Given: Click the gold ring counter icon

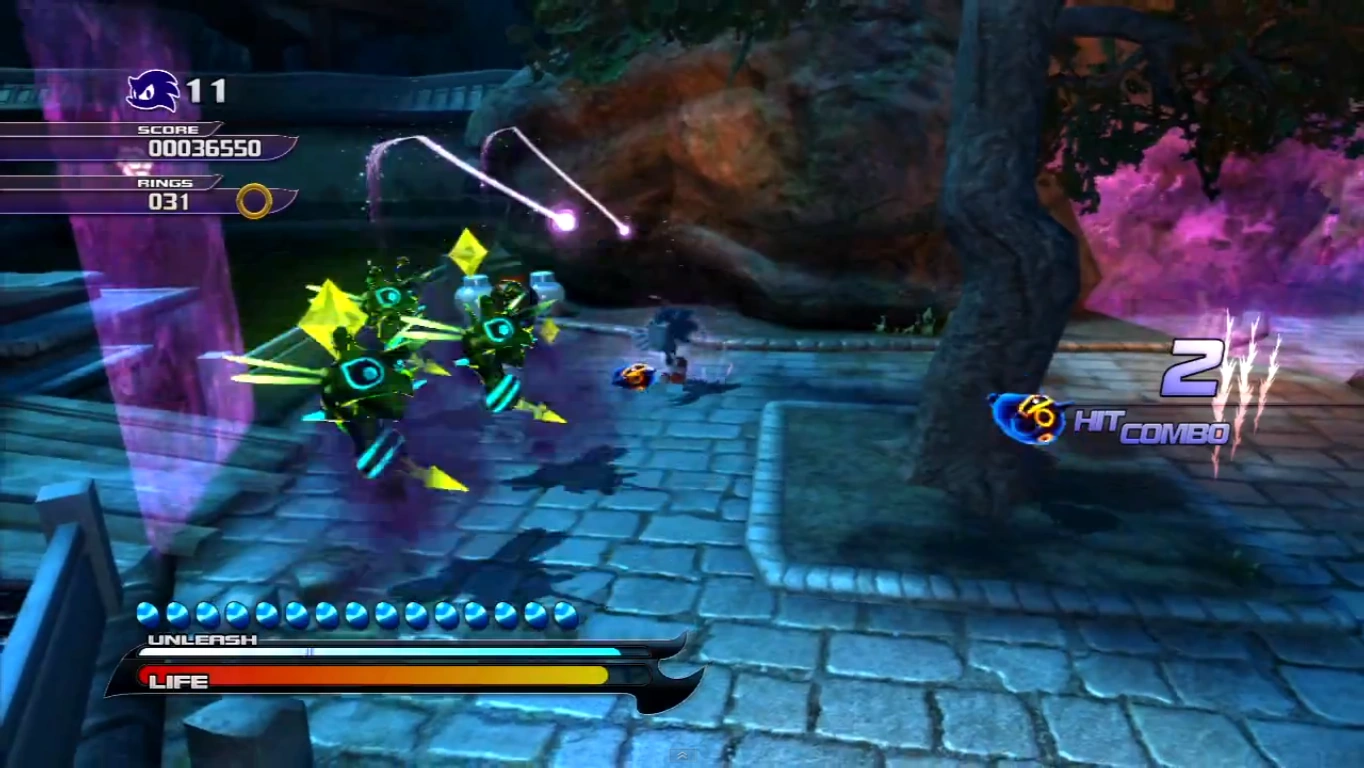Looking at the screenshot, I should click(254, 201).
